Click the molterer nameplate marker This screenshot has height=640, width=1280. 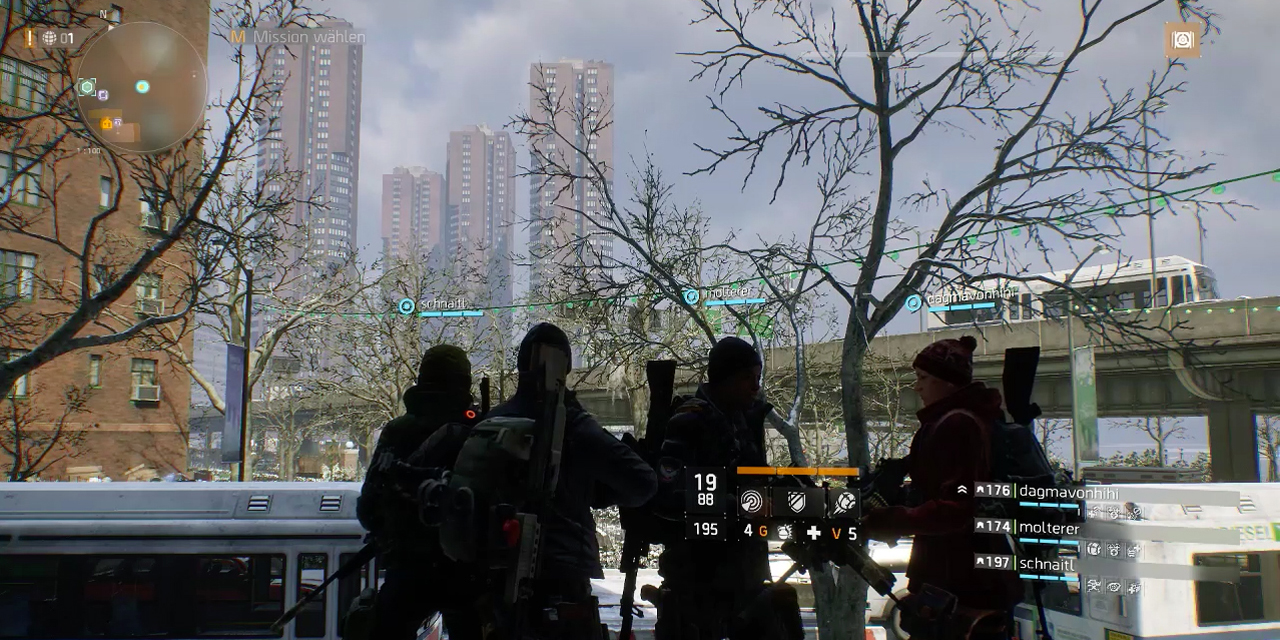click(x=691, y=296)
